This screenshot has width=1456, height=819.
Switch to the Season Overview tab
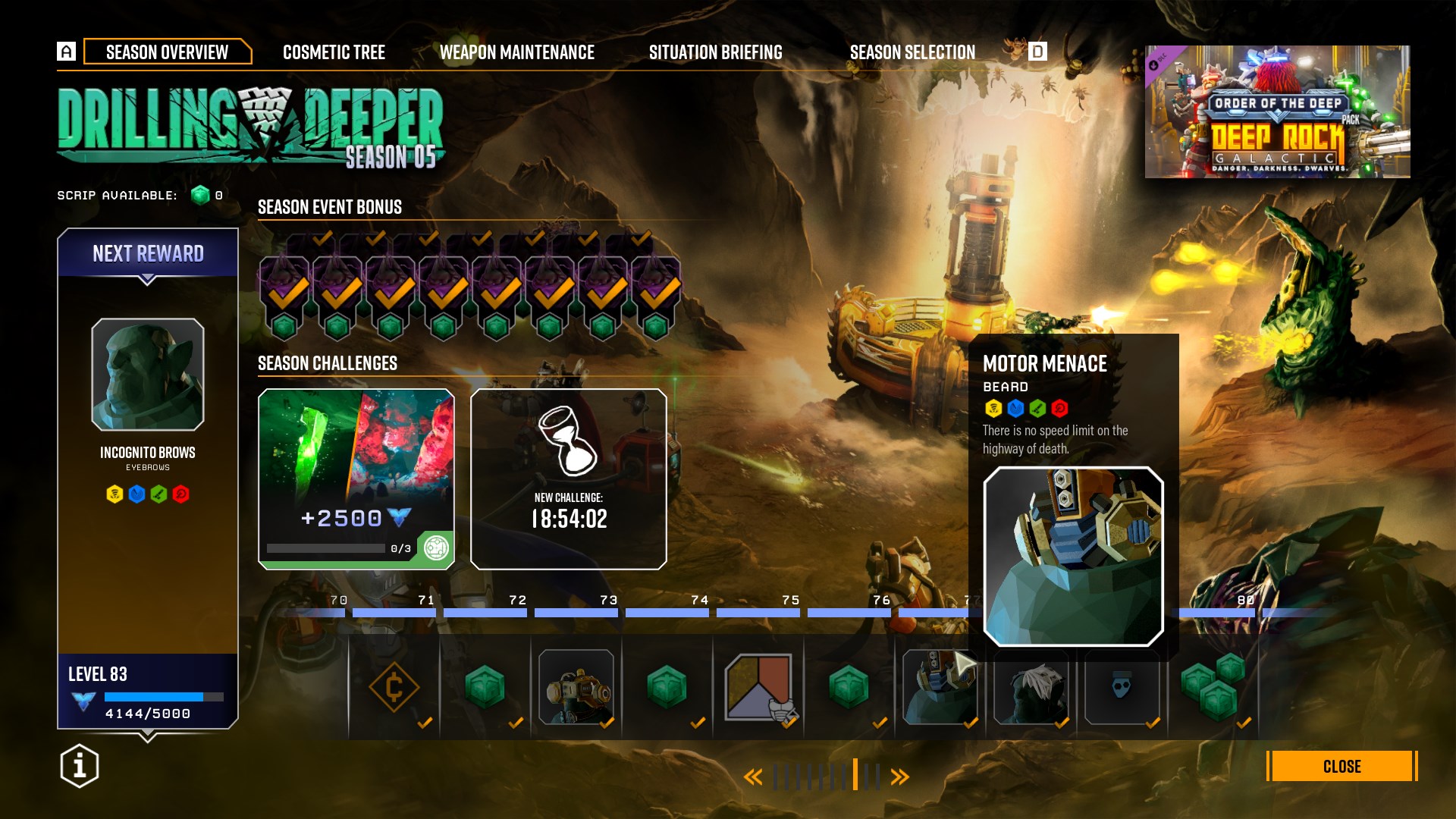pyautogui.click(x=167, y=52)
